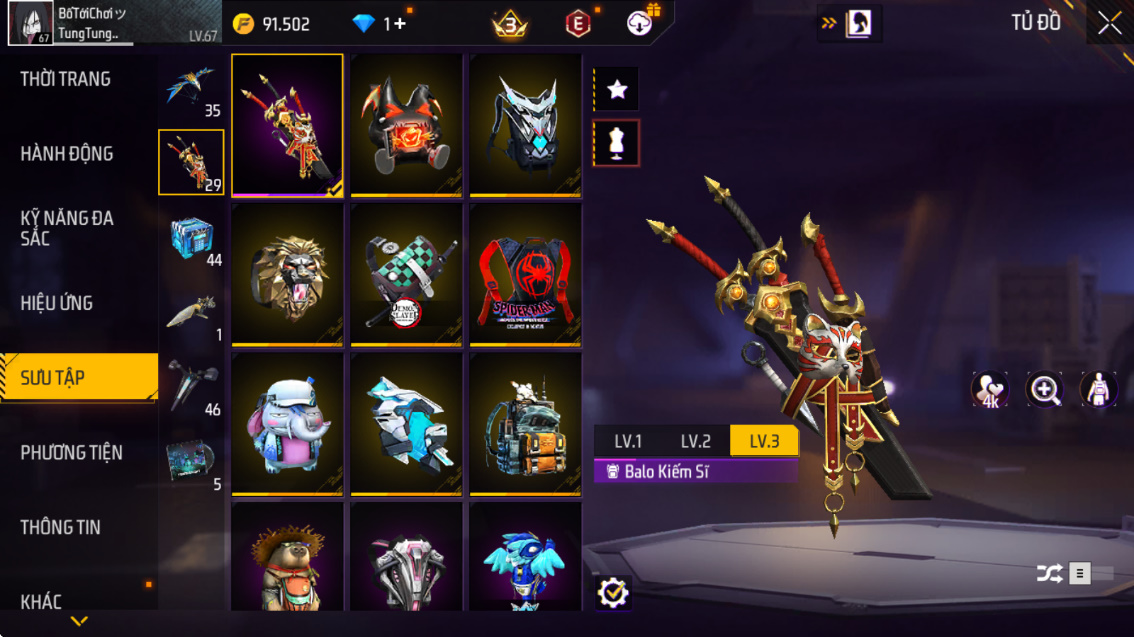
Task: Close the Tủ Đồ wardrobe screen
Action: (1109, 23)
